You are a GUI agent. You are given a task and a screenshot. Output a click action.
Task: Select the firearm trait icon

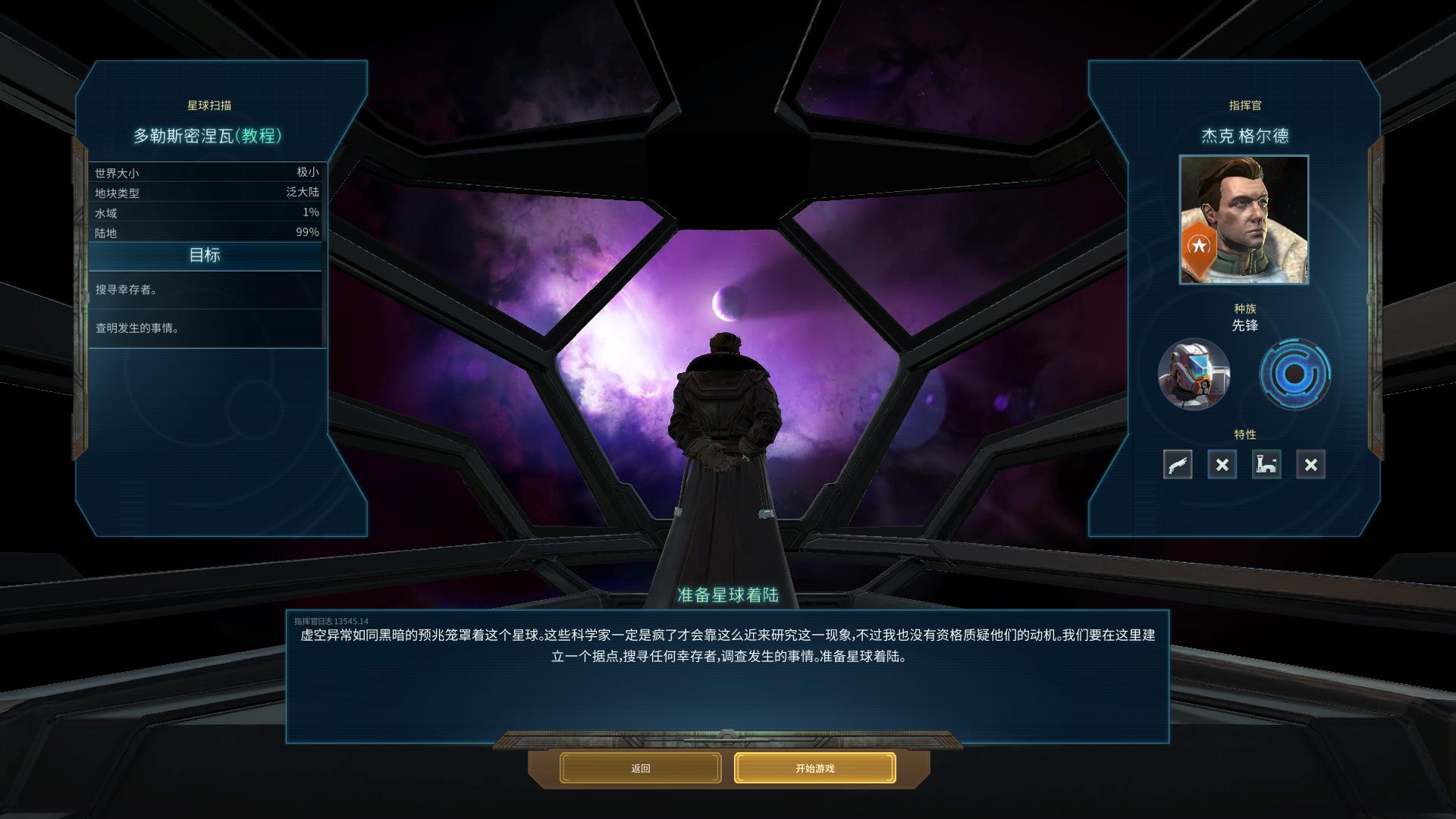[1178, 465]
